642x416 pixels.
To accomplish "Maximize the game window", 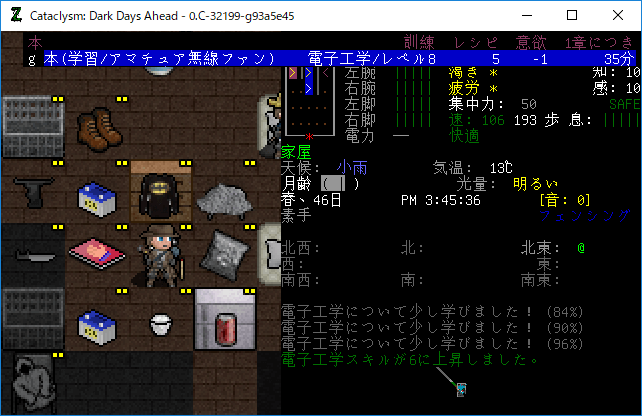I will click(x=572, y=15).
